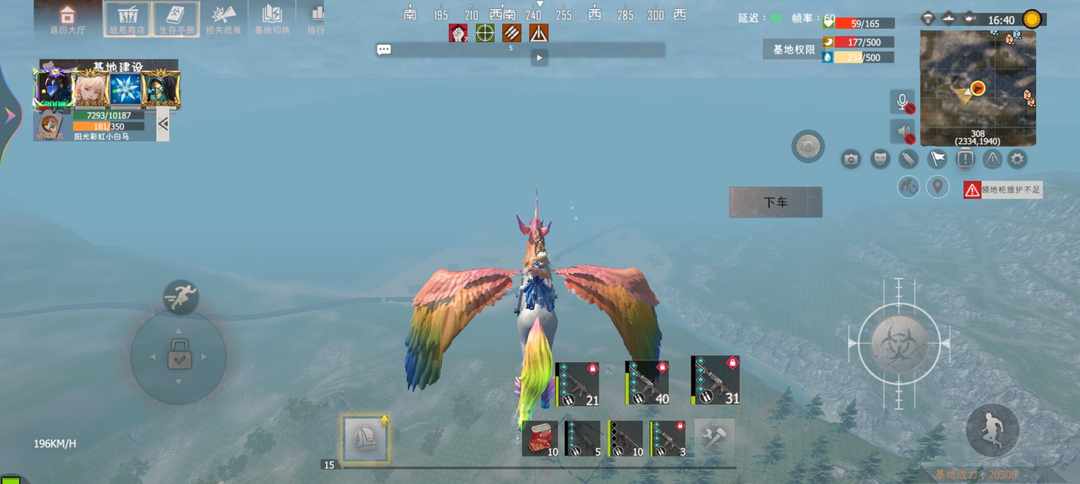Toggle the microphone voice button
This screenshot has height=484, width=1080.
tap(902, 102)
